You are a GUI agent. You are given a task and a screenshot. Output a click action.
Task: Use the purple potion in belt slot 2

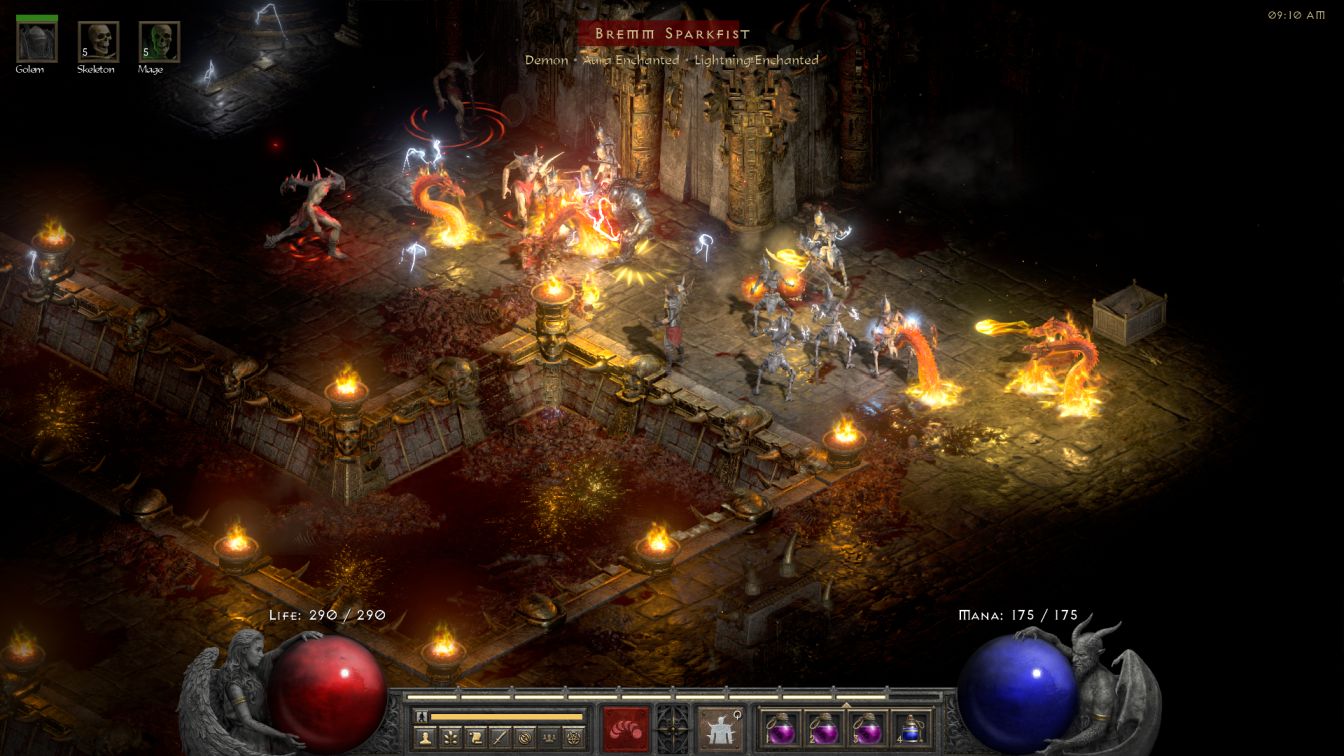click(x=823, y=727)
